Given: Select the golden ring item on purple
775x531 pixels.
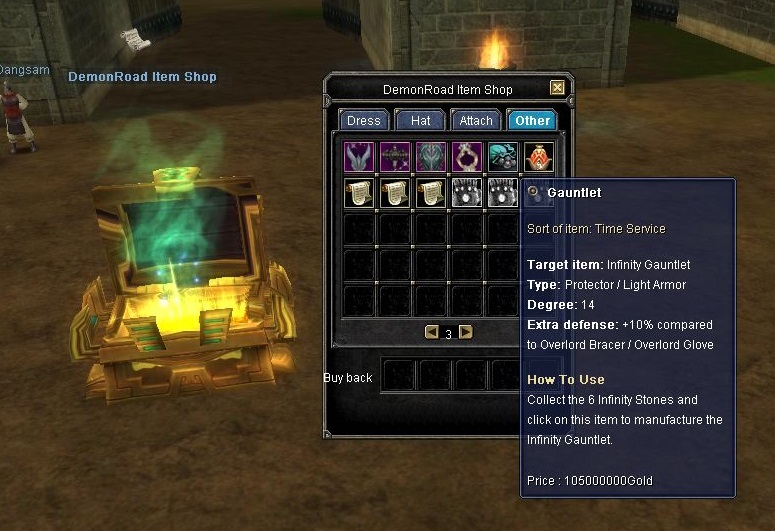Looking at the screenshot, I should click(467, 157).
